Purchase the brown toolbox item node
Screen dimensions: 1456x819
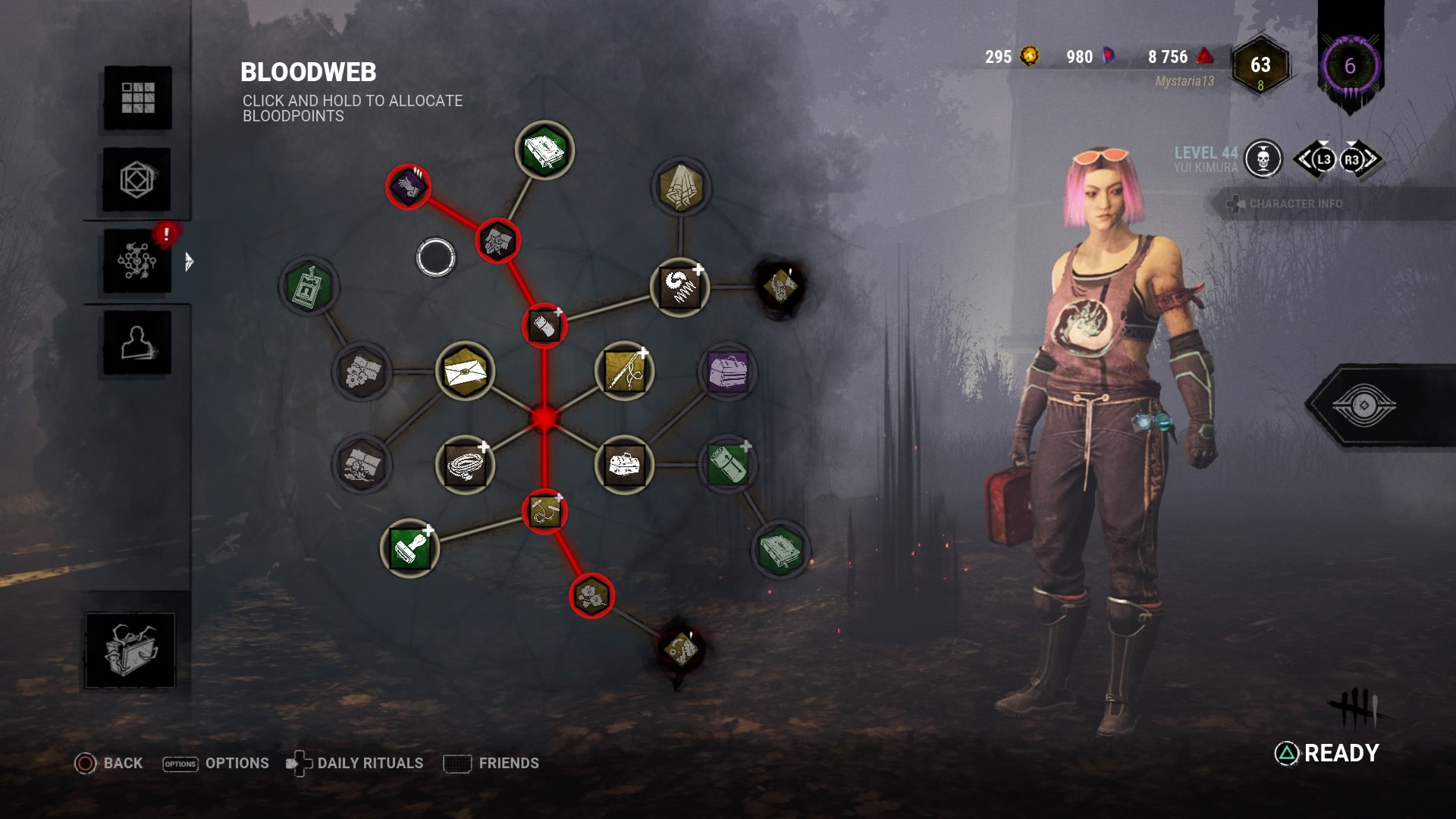624,464
